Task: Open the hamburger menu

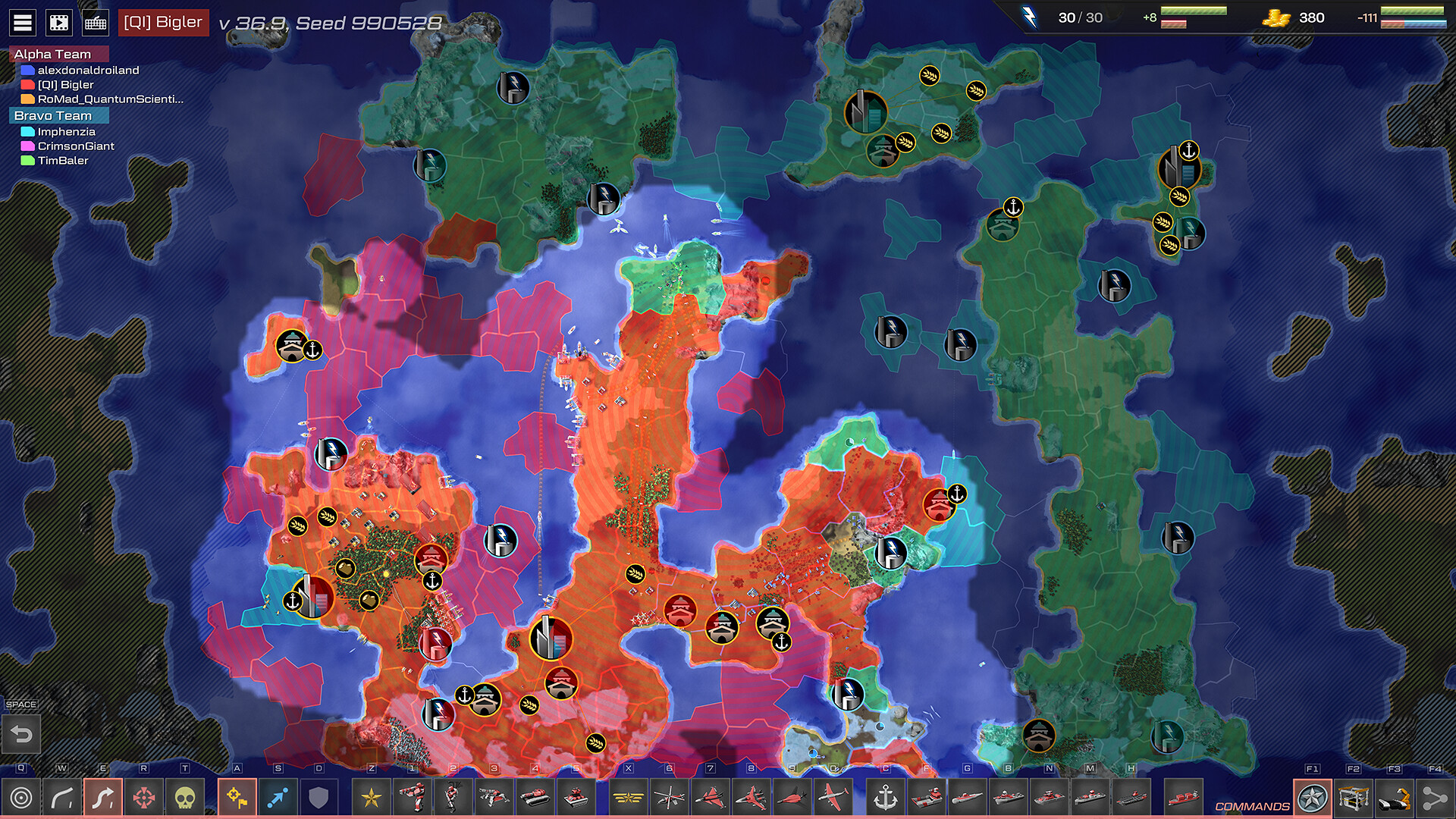Action: 24,22
